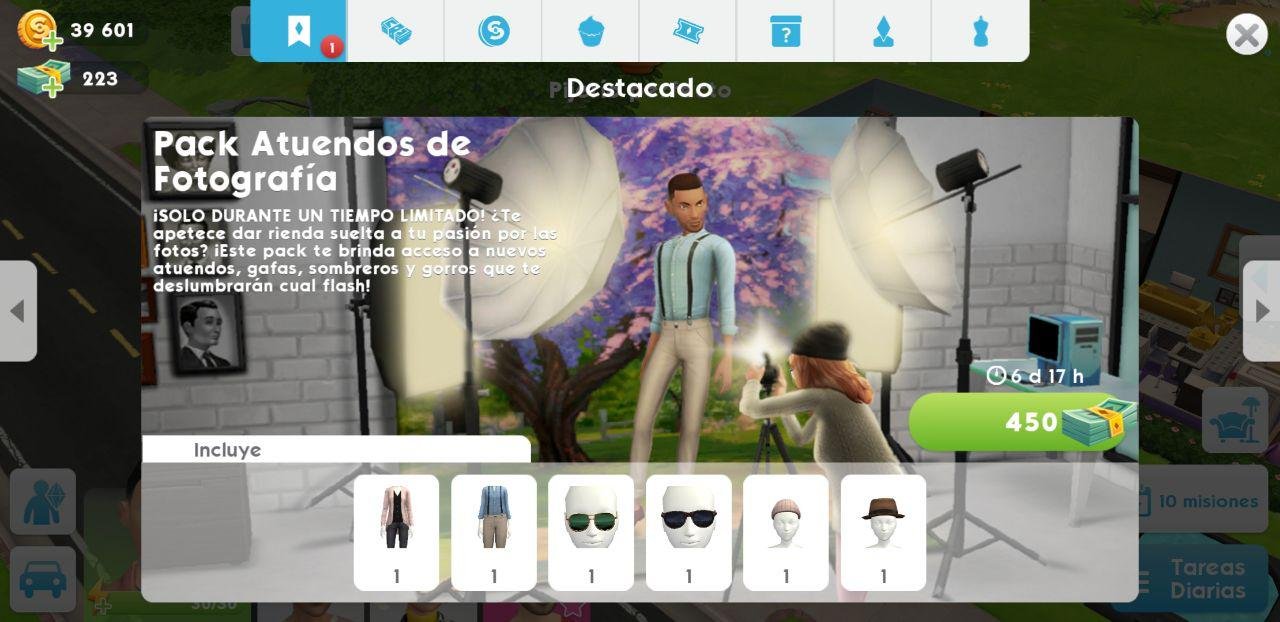Open the Simoleon coin store tab

(493, 31)
